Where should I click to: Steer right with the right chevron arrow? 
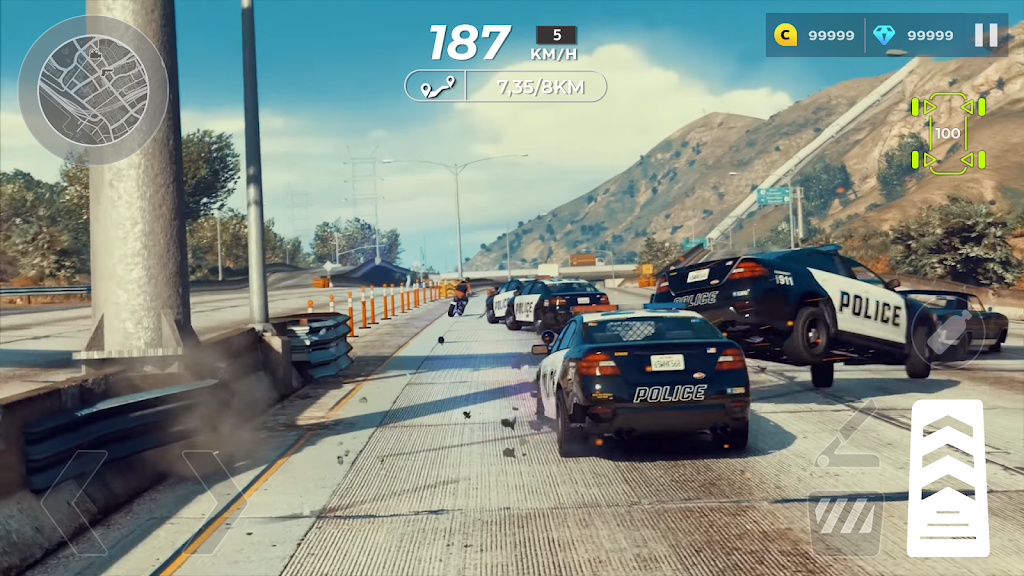[x=214, y=502]
